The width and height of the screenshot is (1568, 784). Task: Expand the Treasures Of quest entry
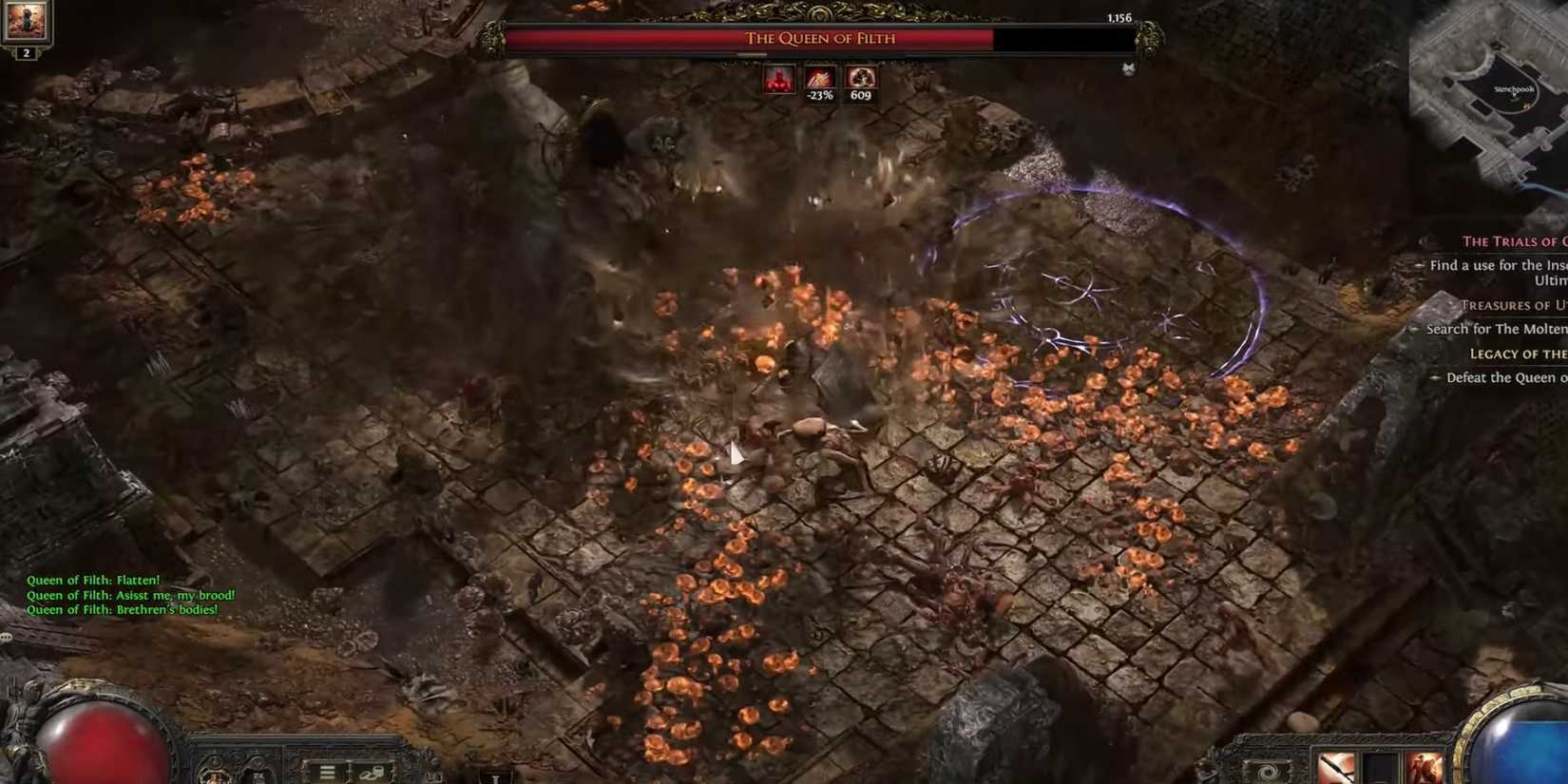pyautogui.click(x=1517, y=304)
